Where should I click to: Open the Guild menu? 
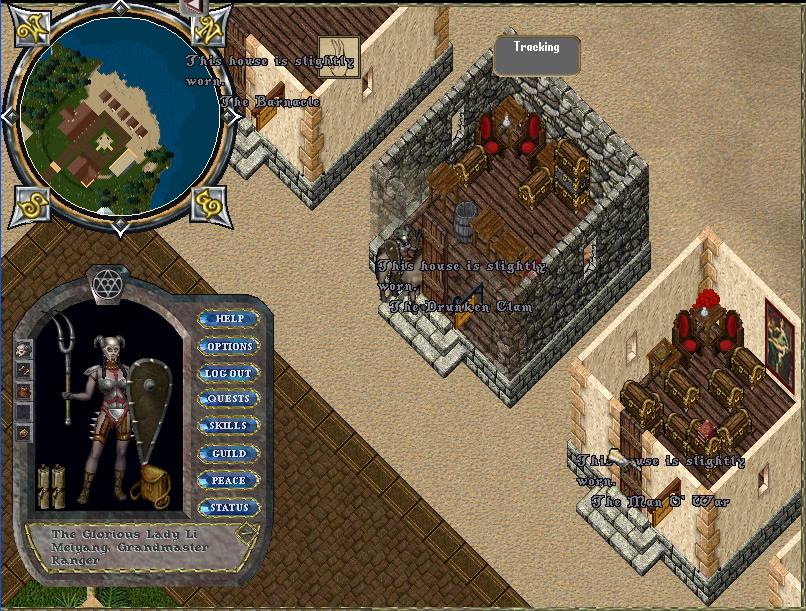click(229, 453)
